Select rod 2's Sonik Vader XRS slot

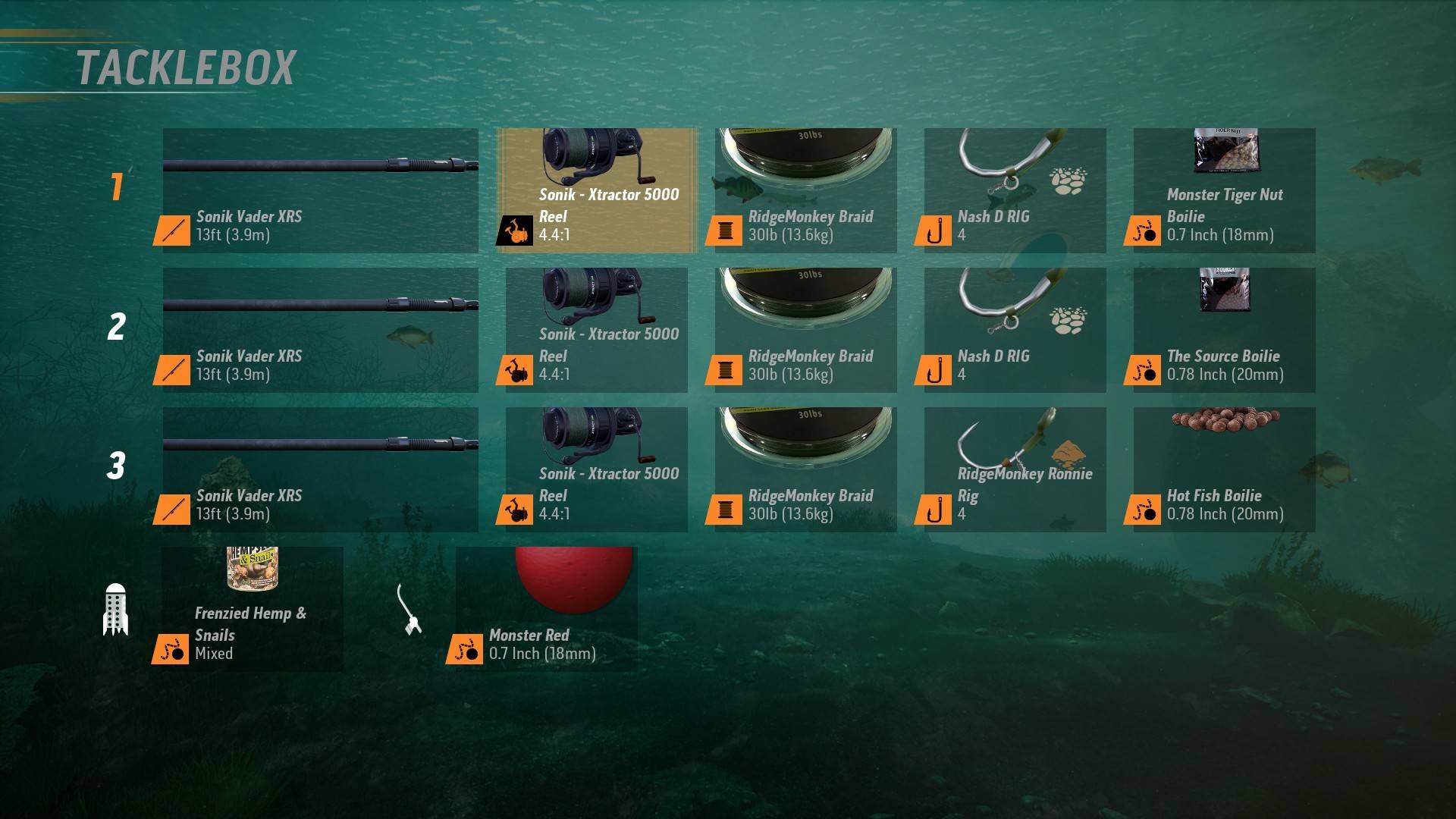(320, 330)
